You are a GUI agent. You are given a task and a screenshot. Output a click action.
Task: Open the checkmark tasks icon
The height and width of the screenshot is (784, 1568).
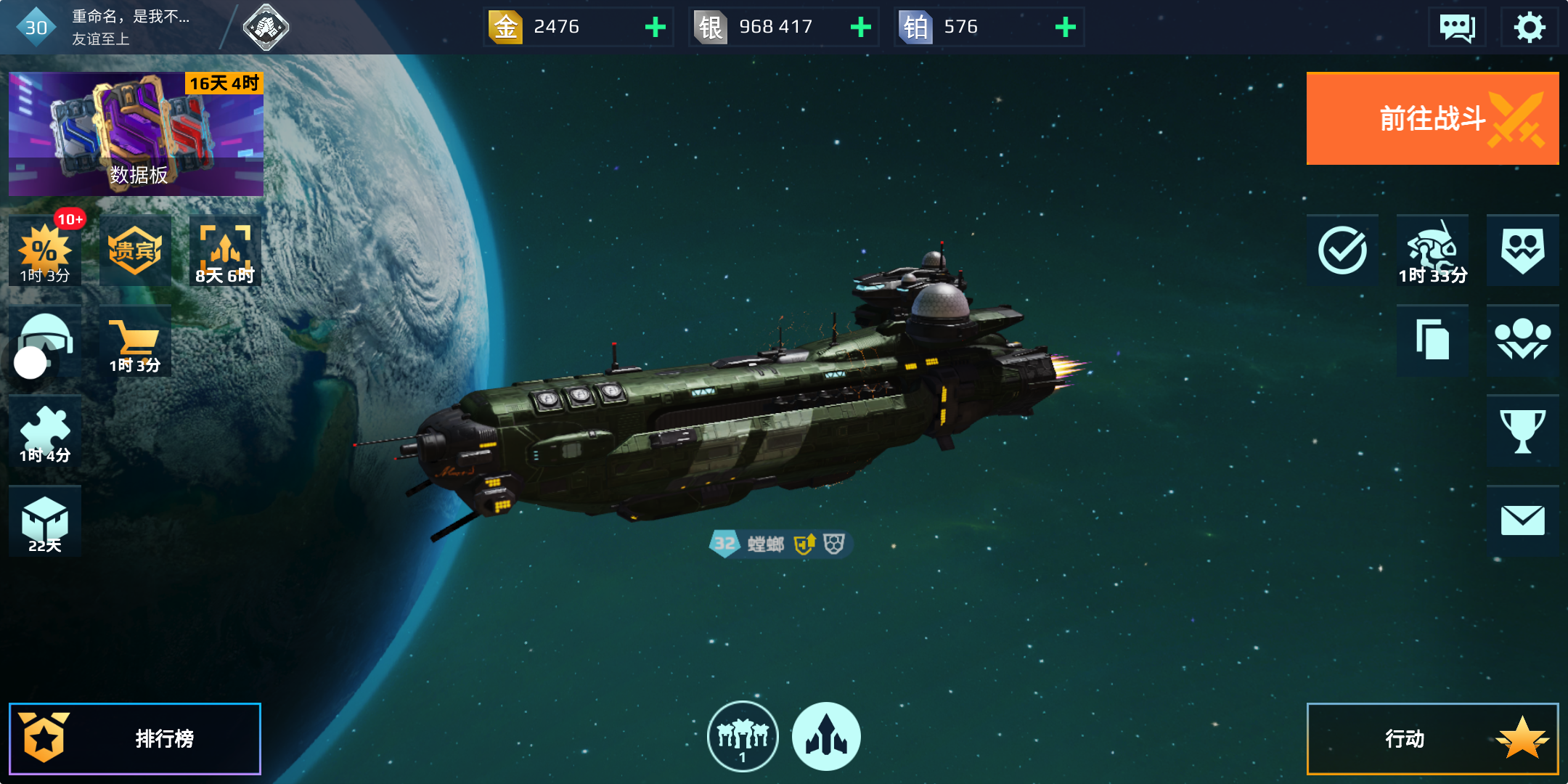pos(1342,250)
